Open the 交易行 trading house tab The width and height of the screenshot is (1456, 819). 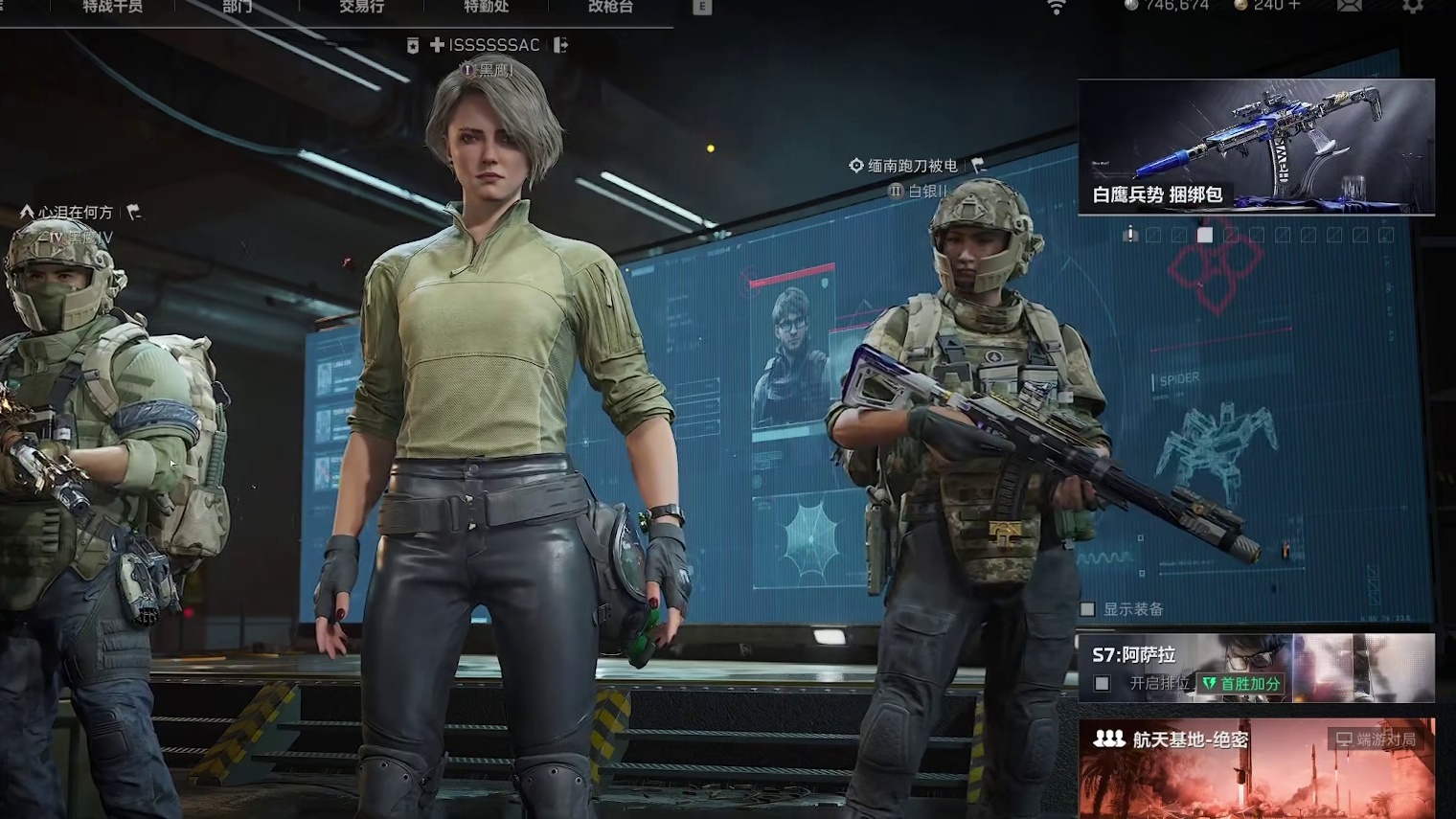[361, 7]
